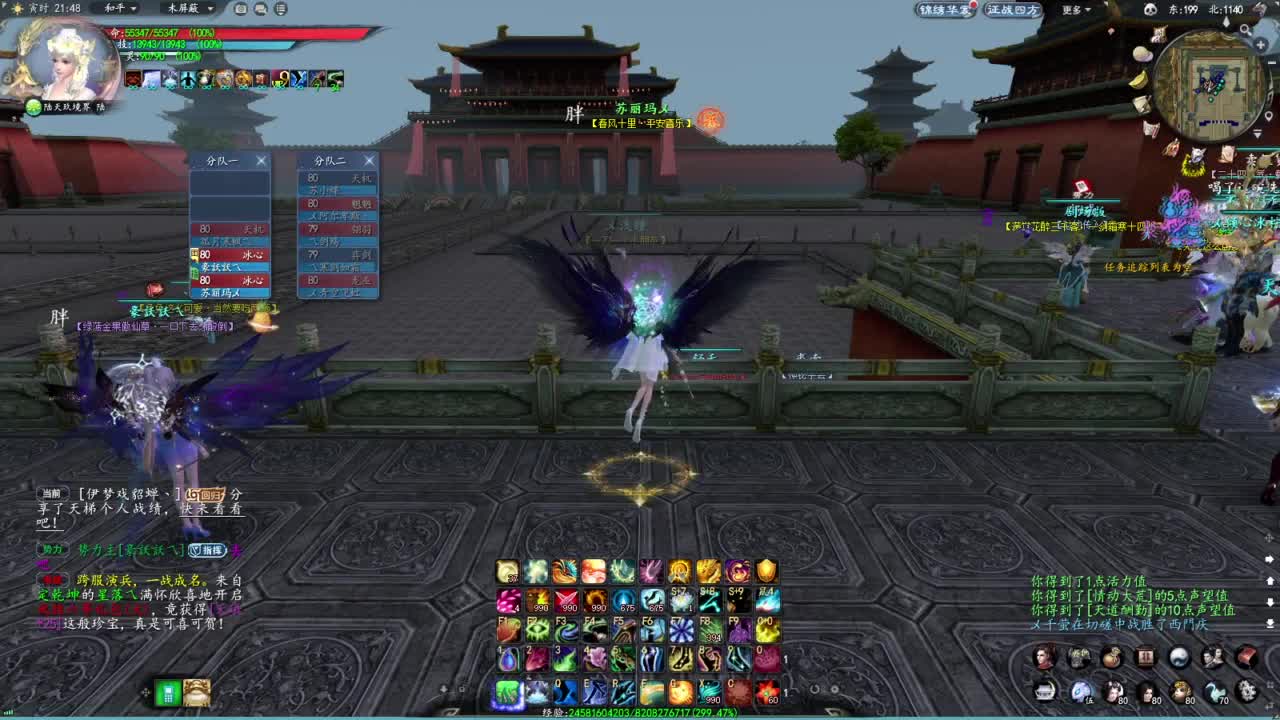Select the 分队二 party panel header
The width and height of the screenshot is (1280, 720).
330,159
